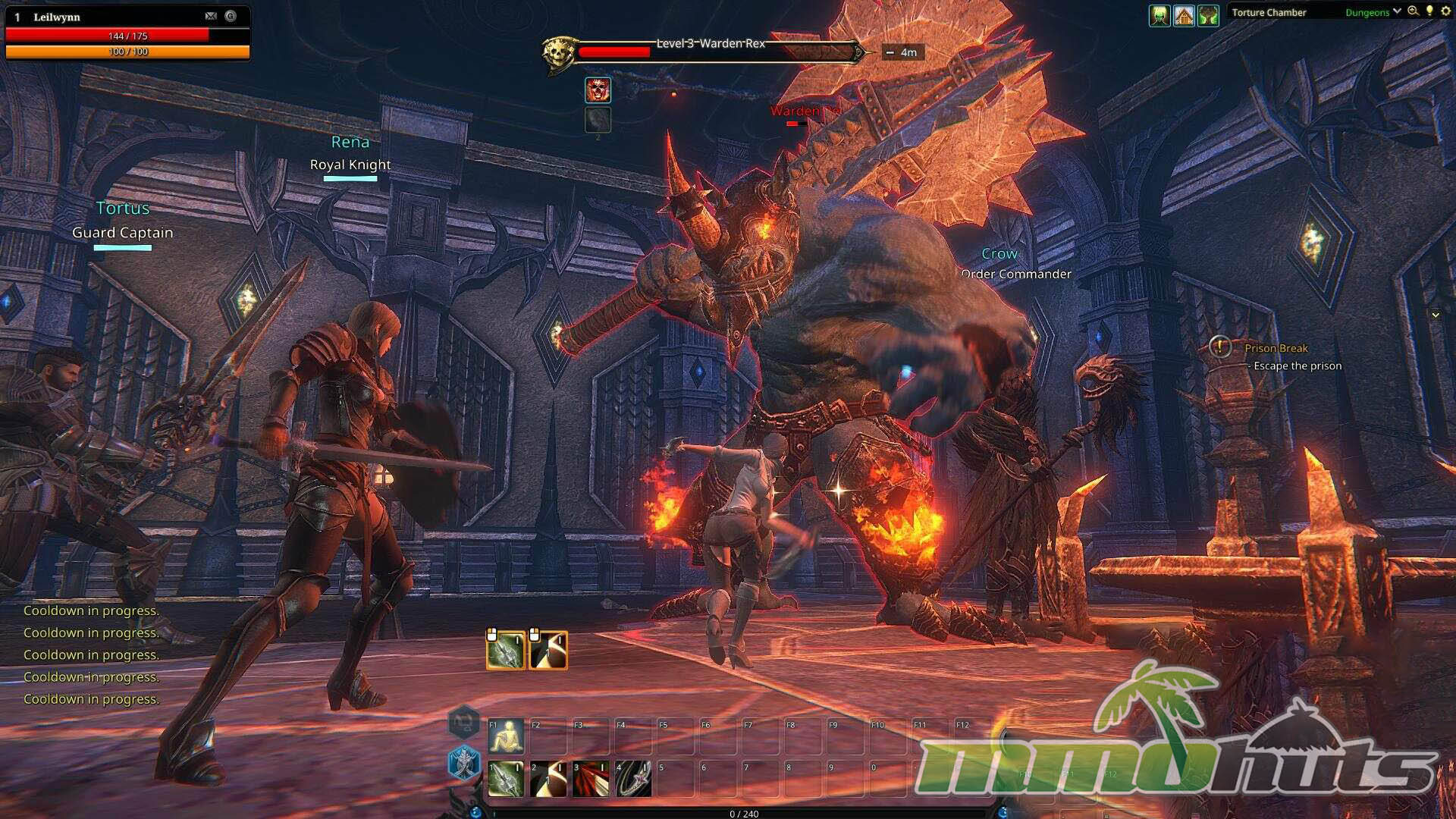Activate the sitting figure skill in F1
The width and height of the screenshot is (1456, 819).
click(x=506, y=736)
